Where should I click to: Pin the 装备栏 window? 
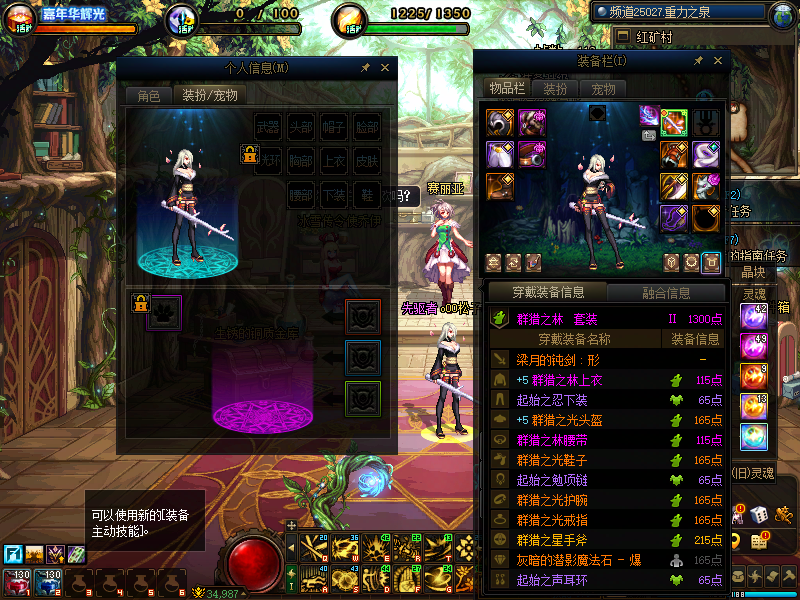698,62
